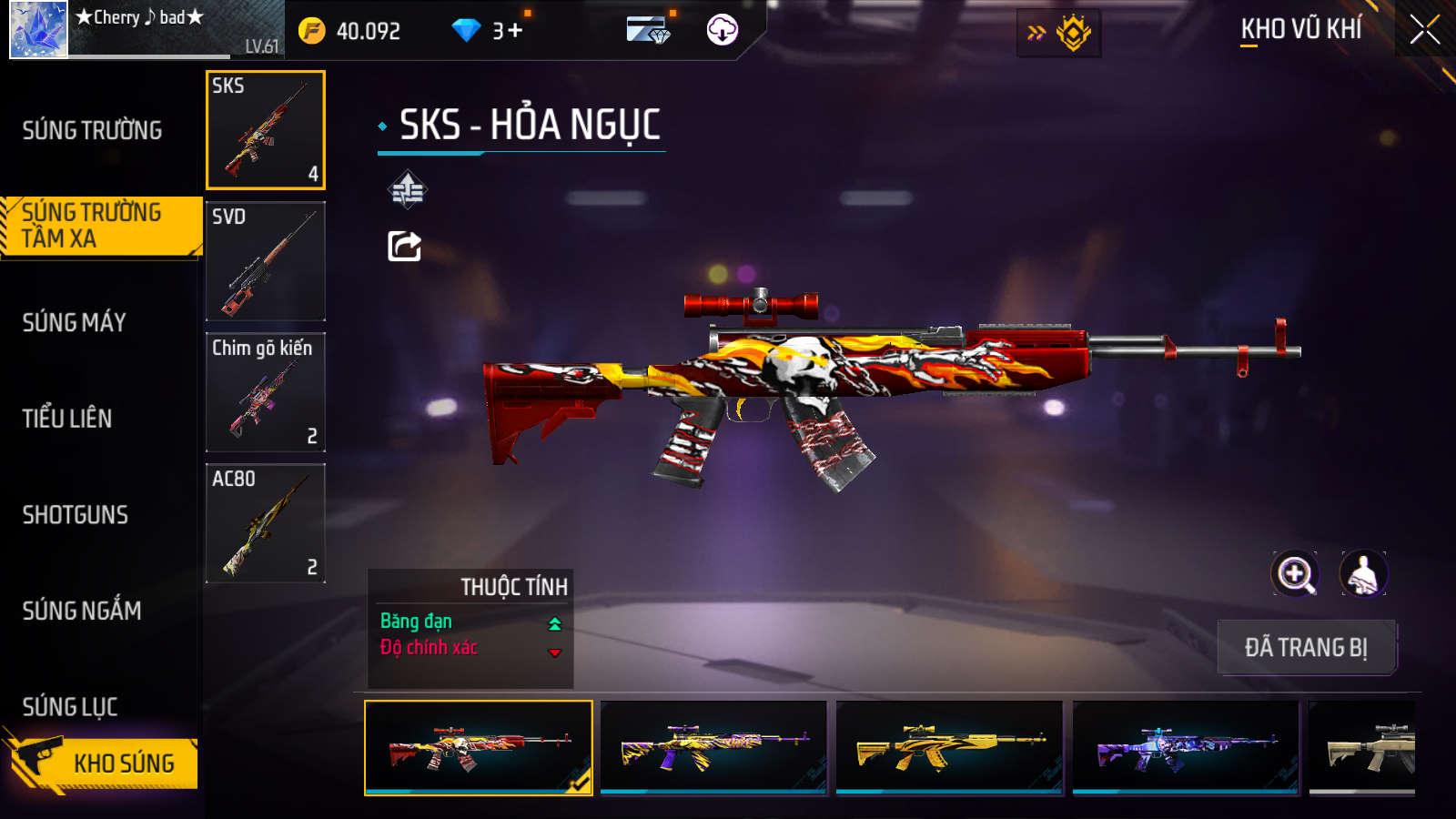
Task: Preview skin with the character icon
Action: coord(1363,574)
